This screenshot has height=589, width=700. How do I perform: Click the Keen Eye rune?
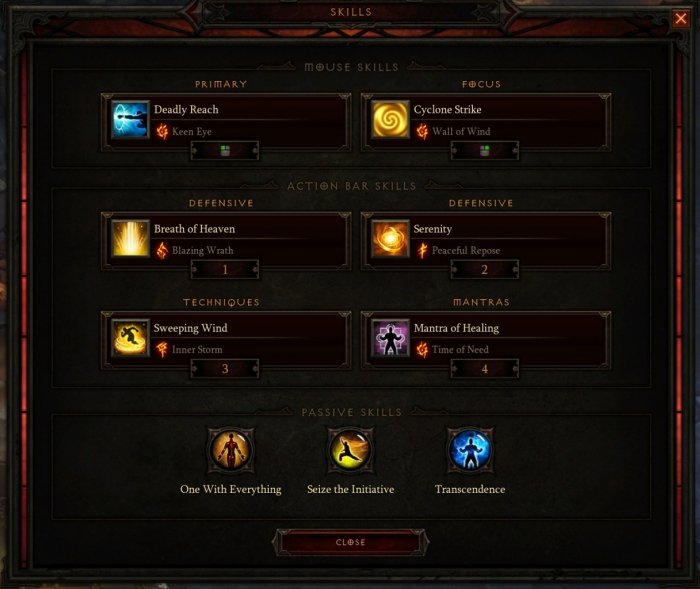189,131
